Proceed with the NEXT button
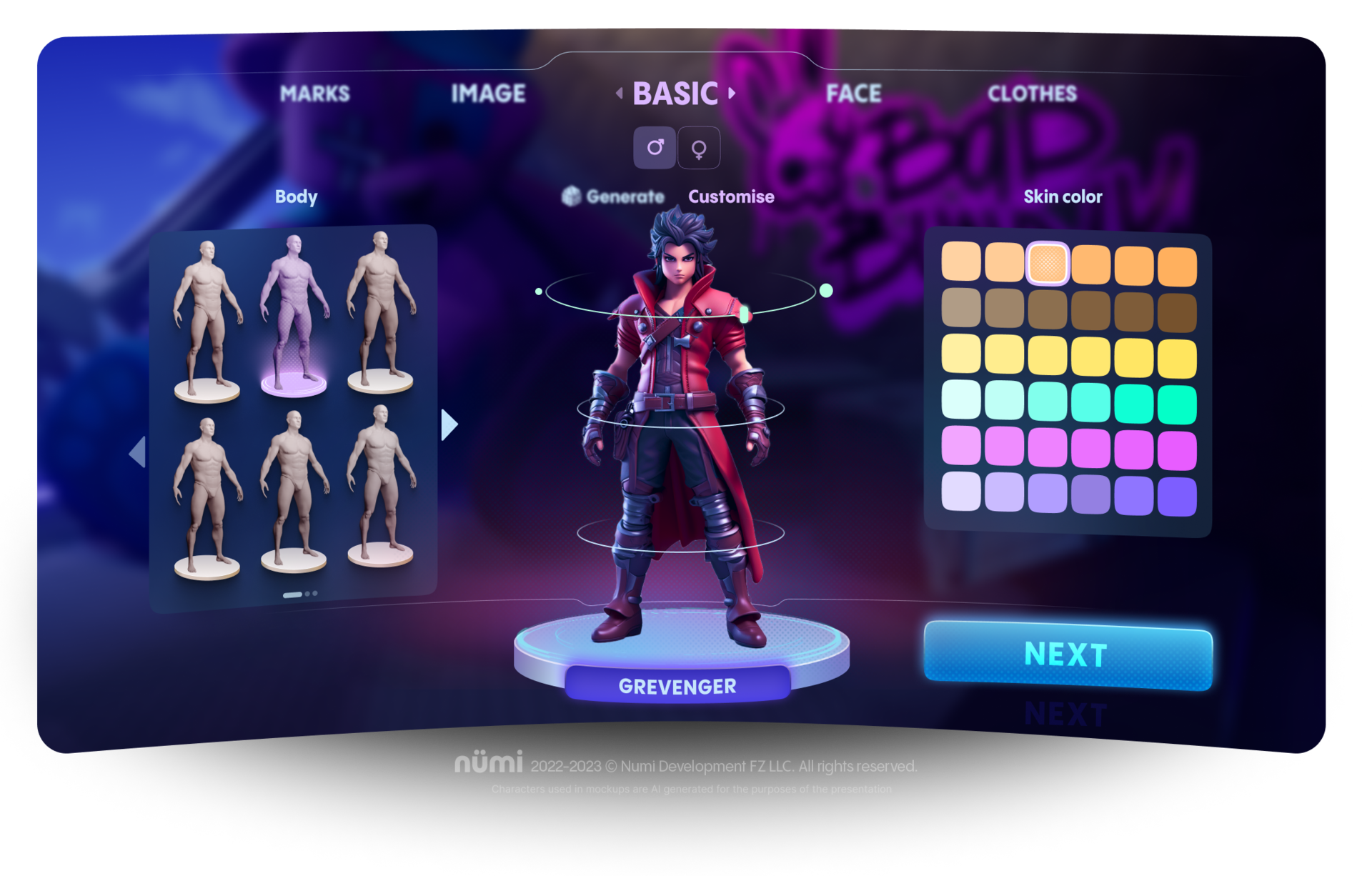Viewport: 1372px width, 876px height. pos(1068,654)
